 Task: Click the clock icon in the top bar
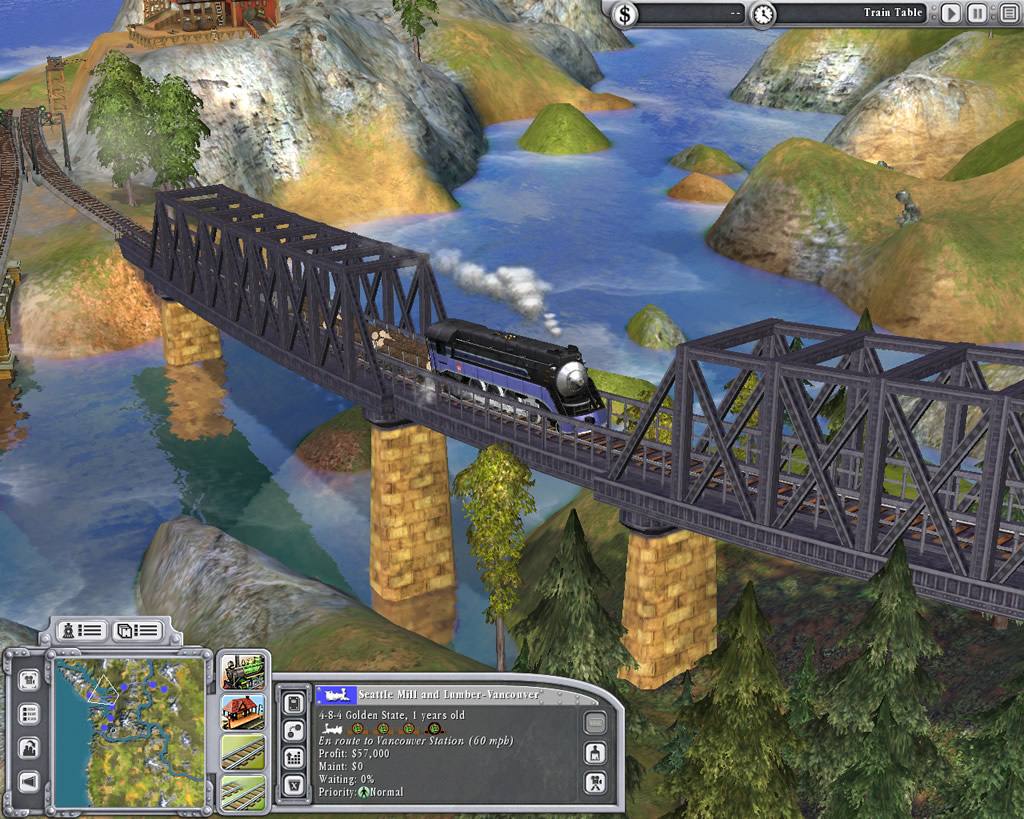[762, 14]
